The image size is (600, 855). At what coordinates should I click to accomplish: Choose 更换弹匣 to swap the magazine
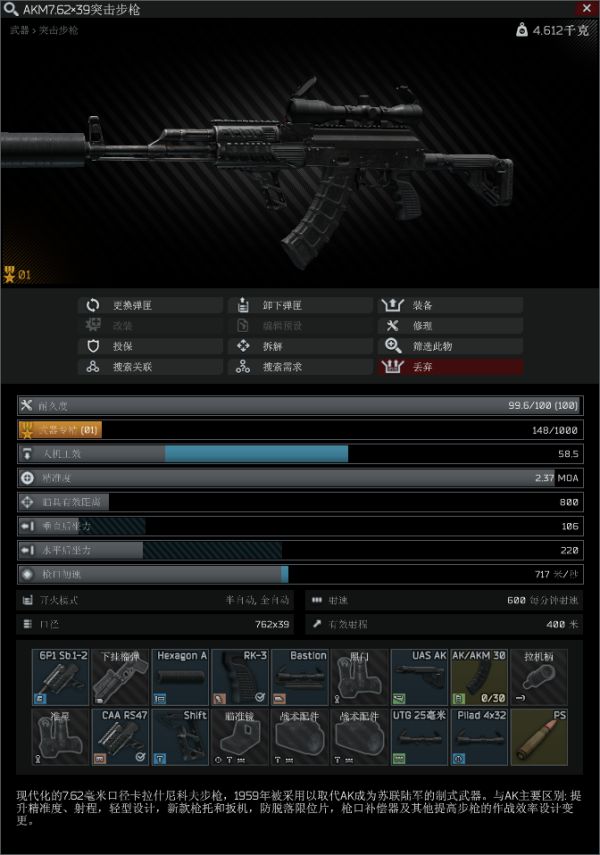(x=150, y=305)
